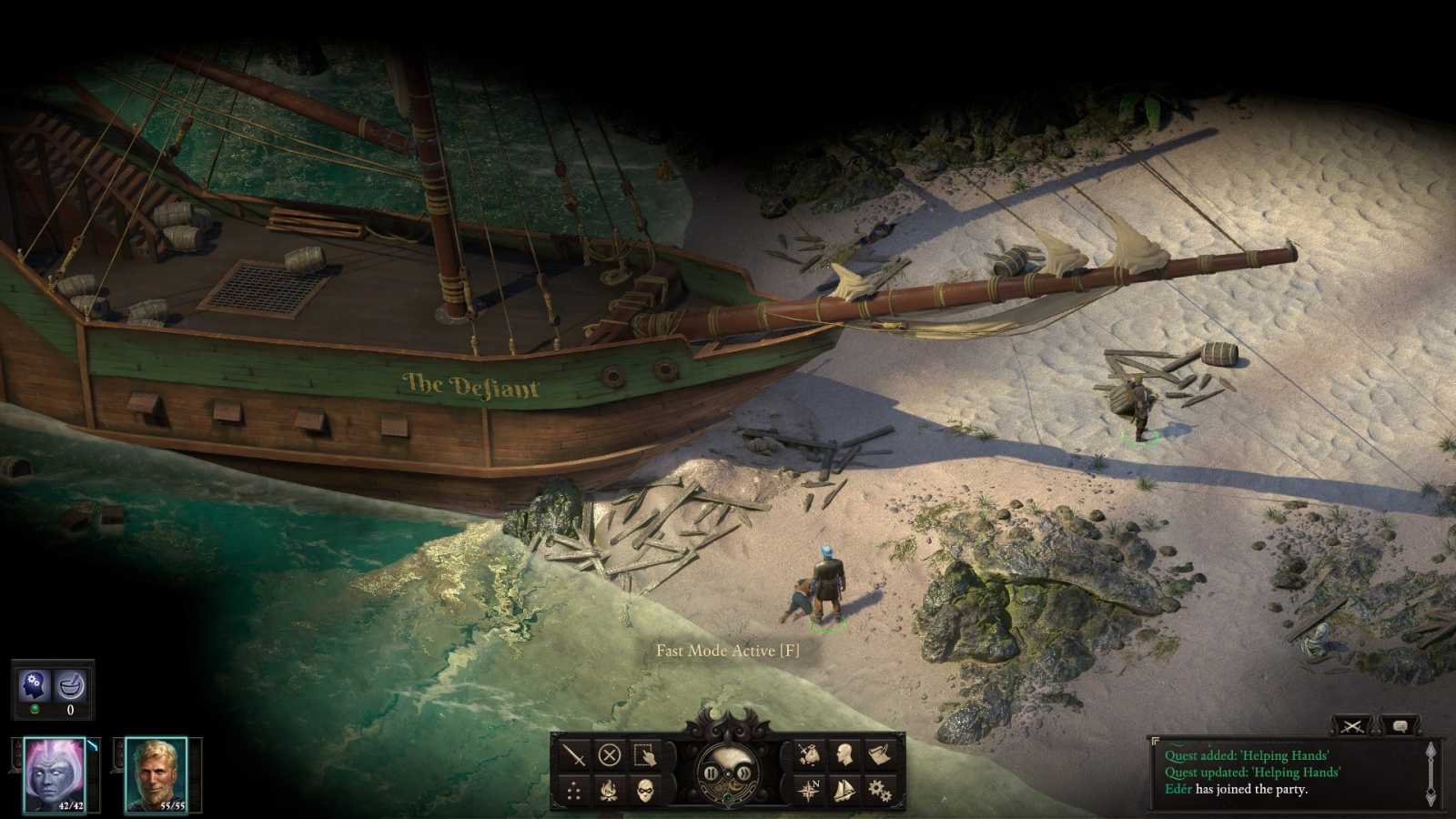Open the party formation dots button

click(x=573, y=790)
